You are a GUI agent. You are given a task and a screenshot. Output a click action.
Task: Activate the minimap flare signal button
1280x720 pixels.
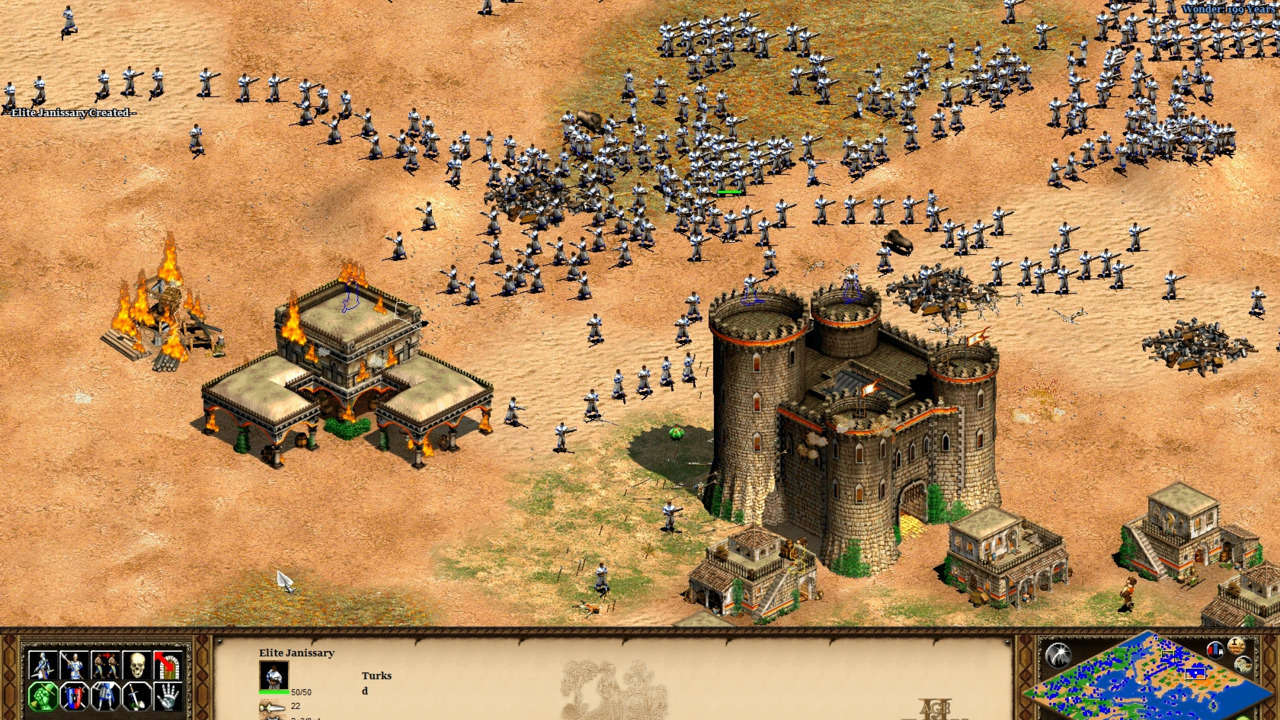pyautogui.click(x=1059, y=654)
